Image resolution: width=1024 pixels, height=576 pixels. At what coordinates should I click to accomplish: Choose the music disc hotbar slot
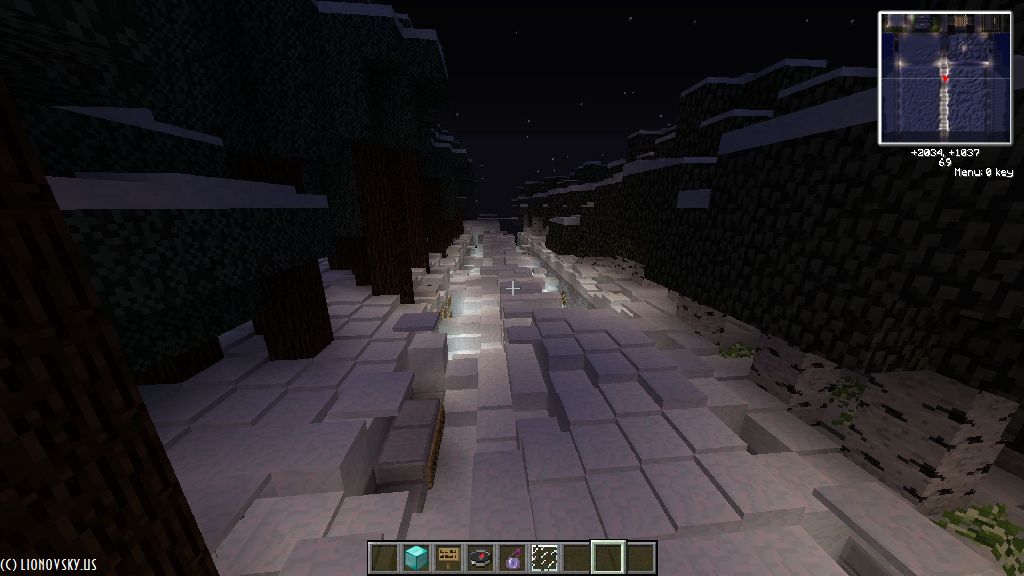480,557
